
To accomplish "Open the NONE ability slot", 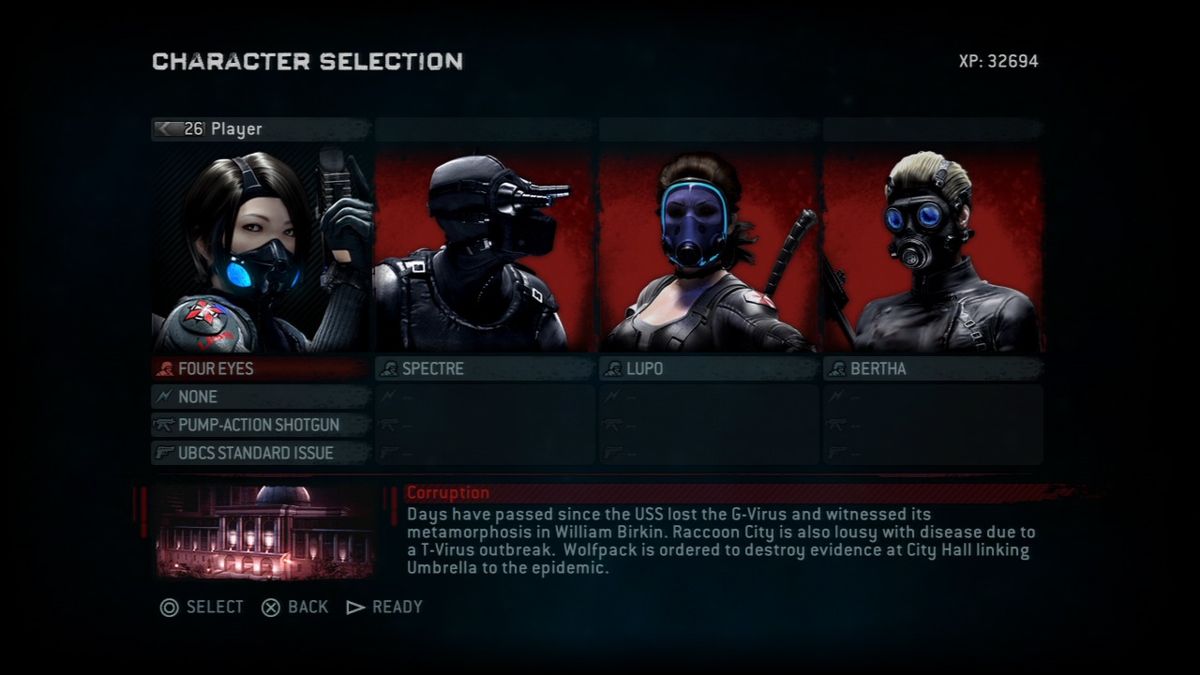I will point(260,397).
